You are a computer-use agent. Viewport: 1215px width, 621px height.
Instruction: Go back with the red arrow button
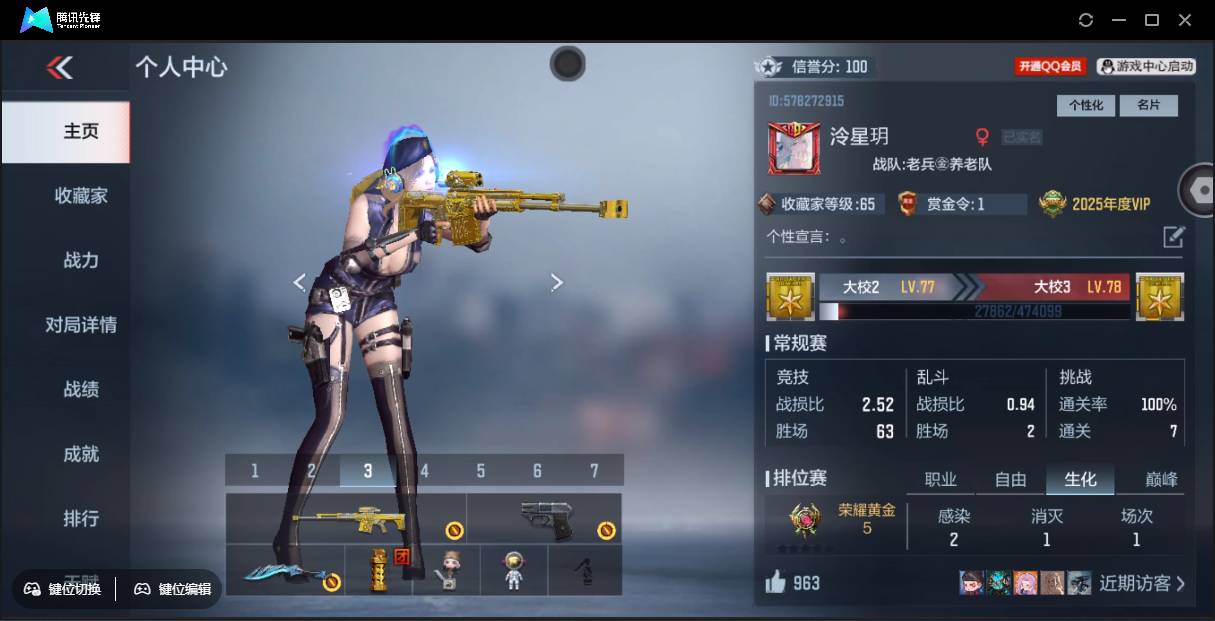click(x=60, y=68)
